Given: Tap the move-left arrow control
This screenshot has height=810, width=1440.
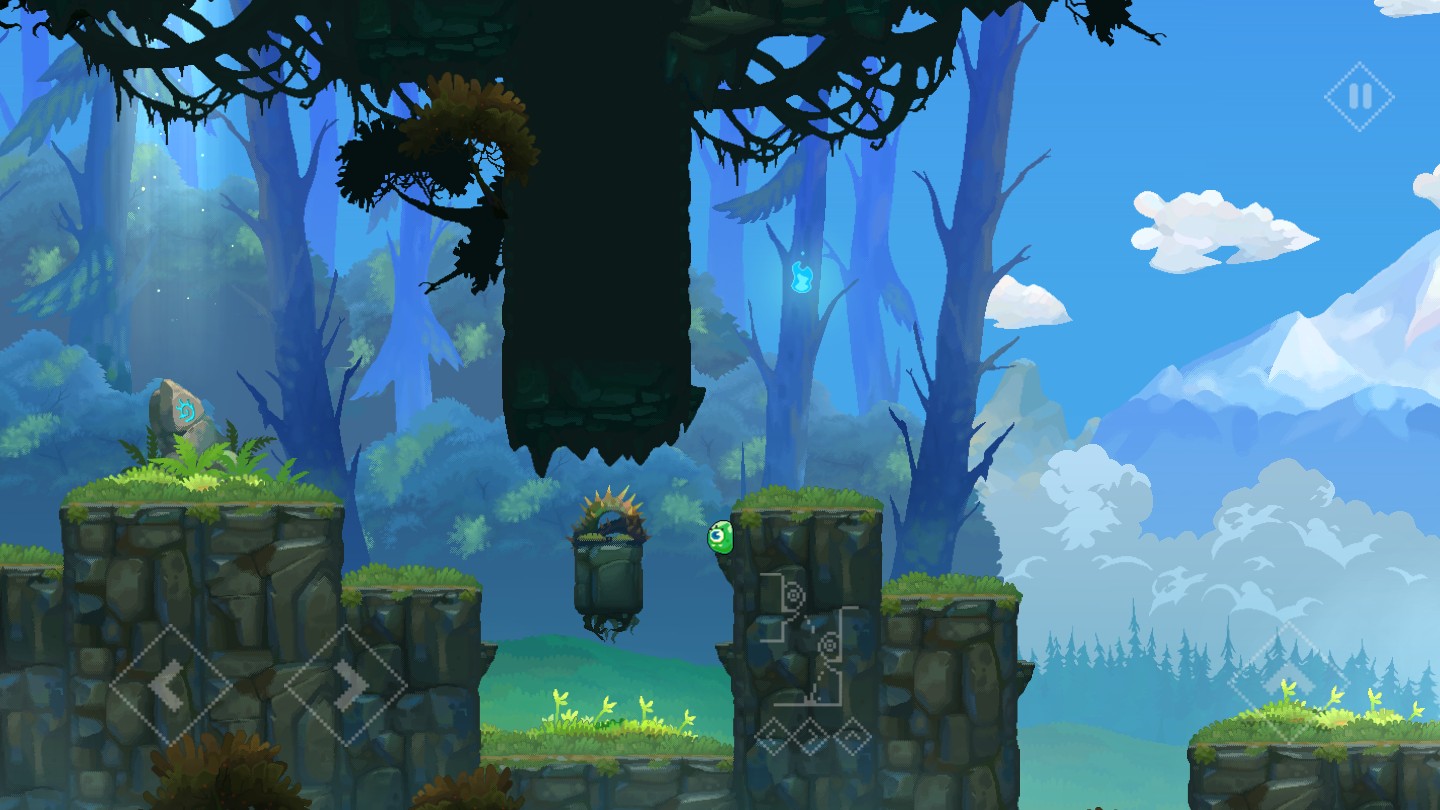Looking at the screenshot, I should click(169, 686).
